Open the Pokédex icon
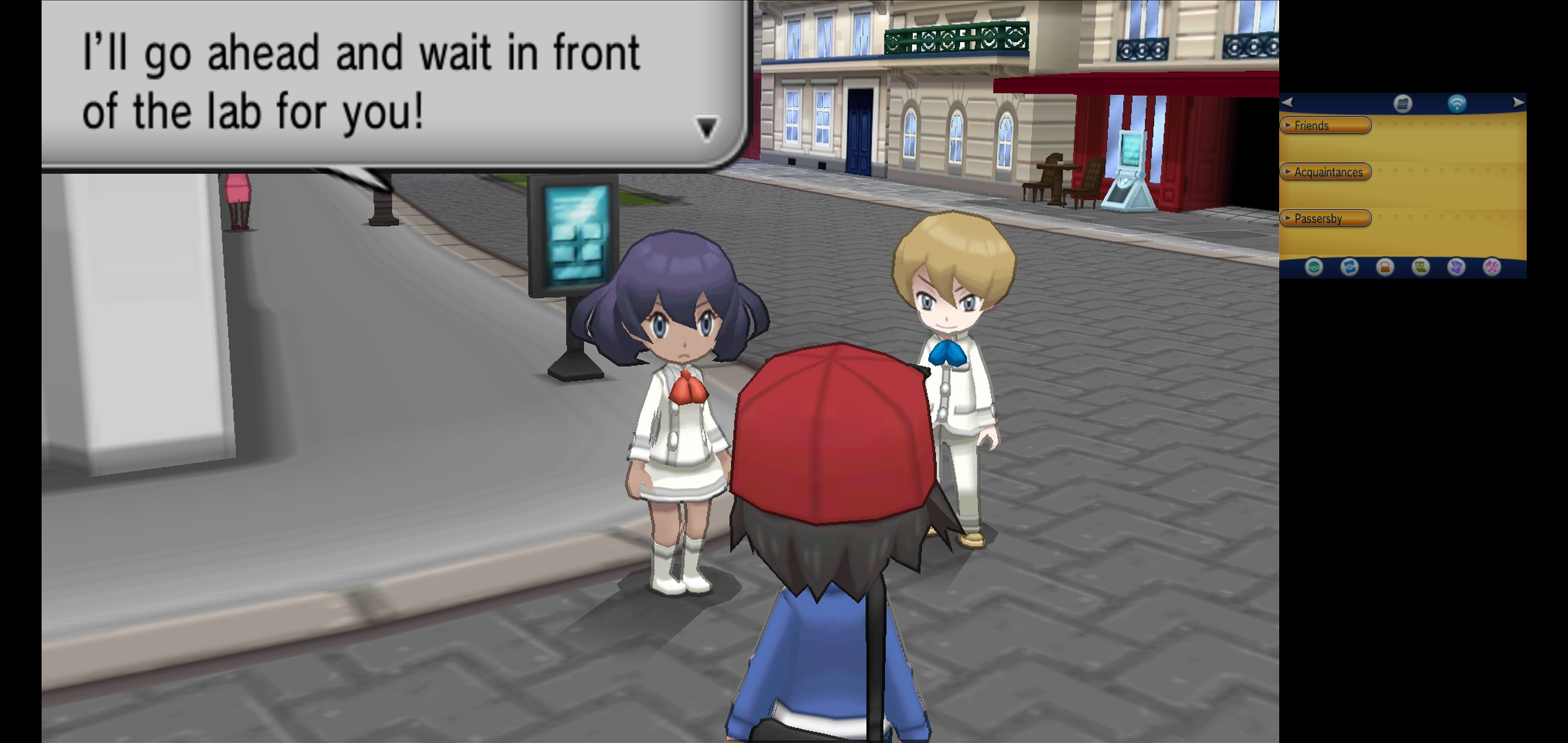 pyautogui.click(x=1349, y=267)
